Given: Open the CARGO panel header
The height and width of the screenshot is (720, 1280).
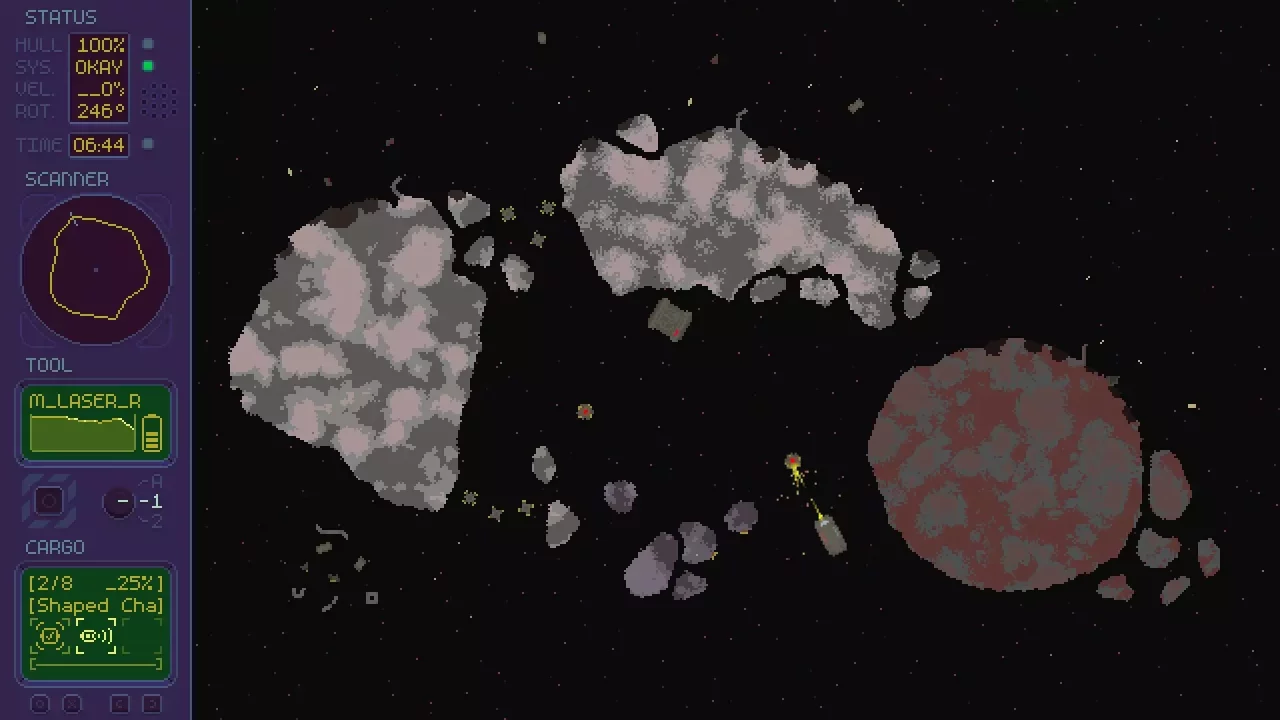Looking at the screenshot, I should click(55, 547).
